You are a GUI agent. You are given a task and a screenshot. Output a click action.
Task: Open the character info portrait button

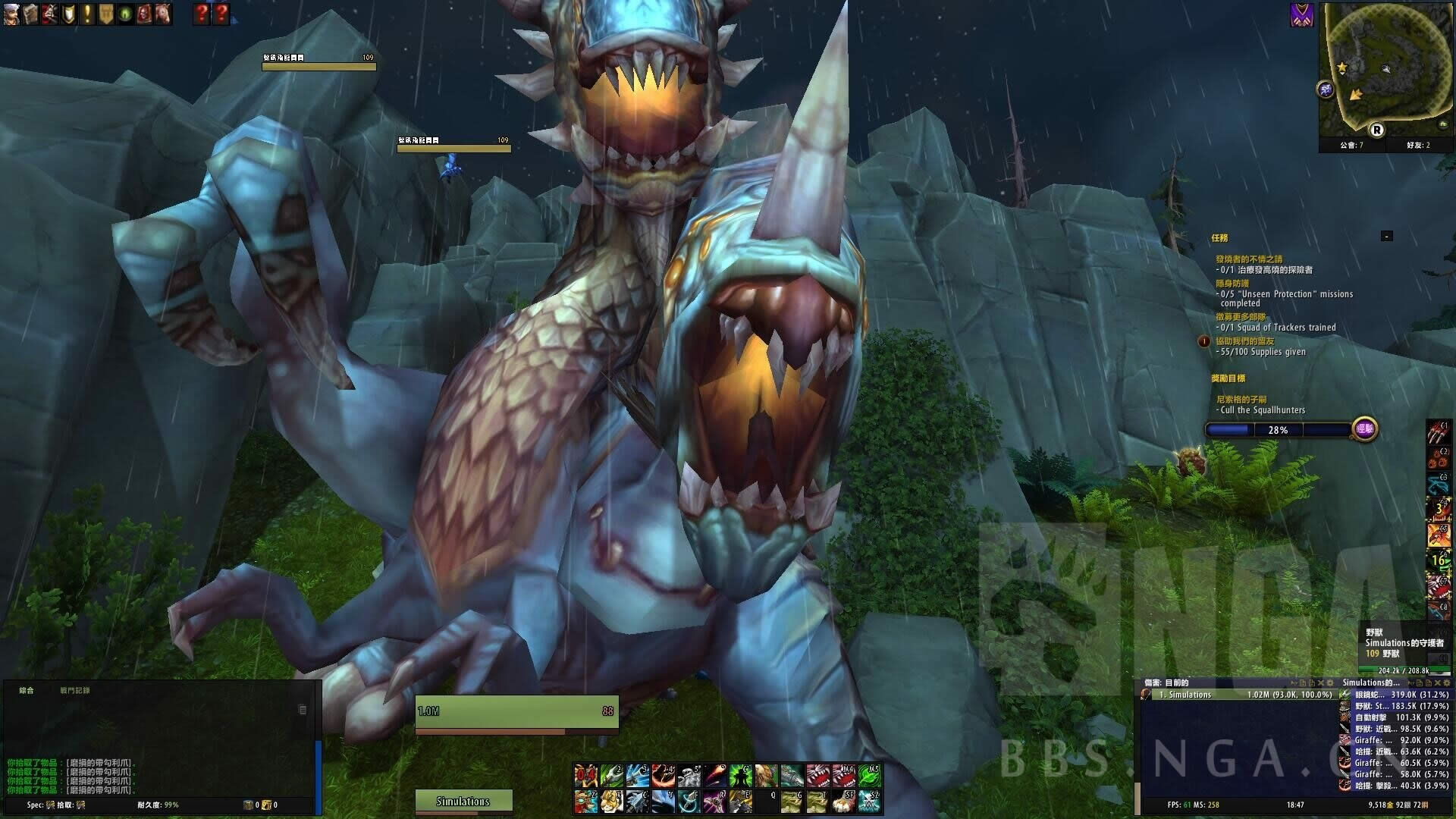pos(11,13)
